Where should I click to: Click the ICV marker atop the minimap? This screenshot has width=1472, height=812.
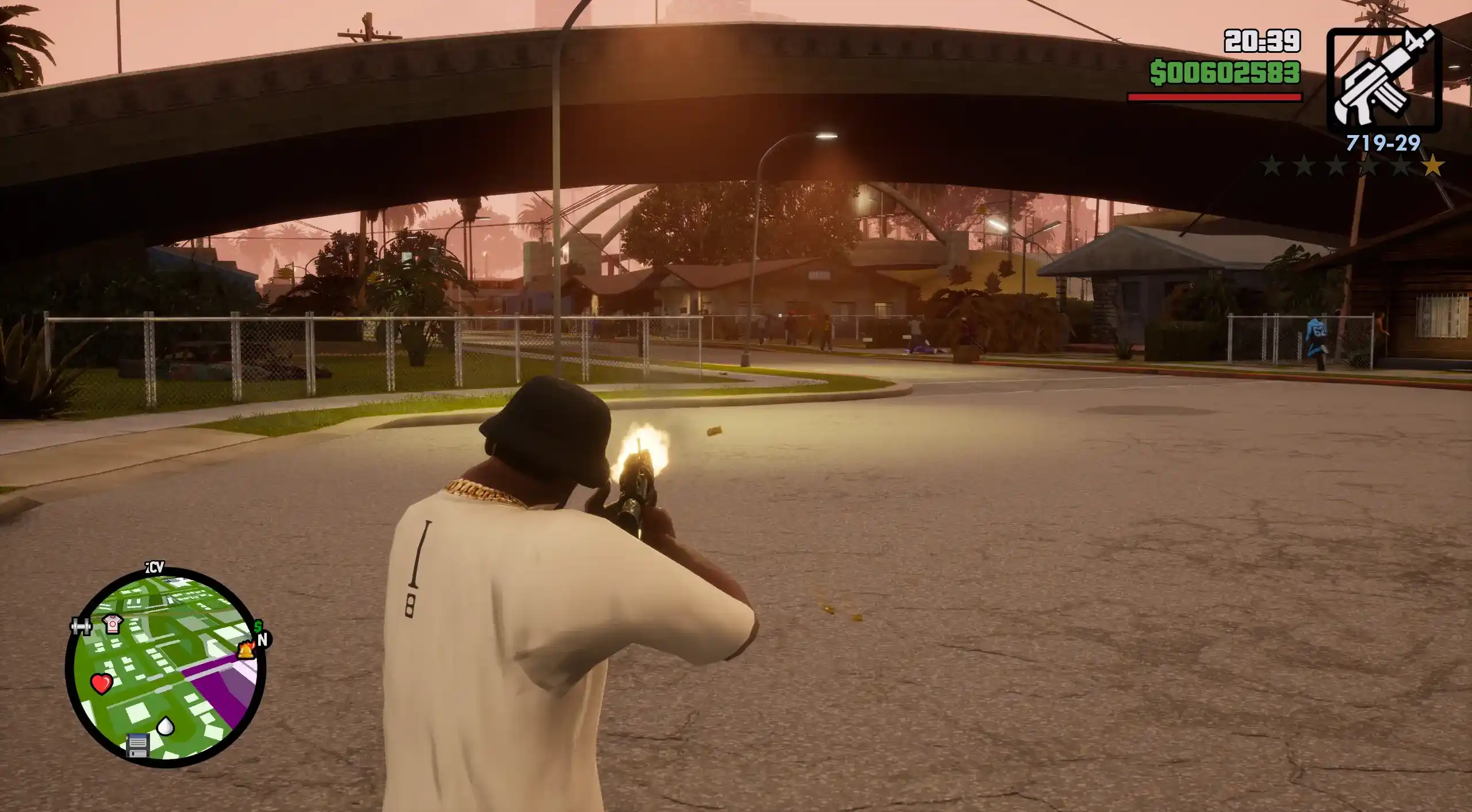coord(154,568)
